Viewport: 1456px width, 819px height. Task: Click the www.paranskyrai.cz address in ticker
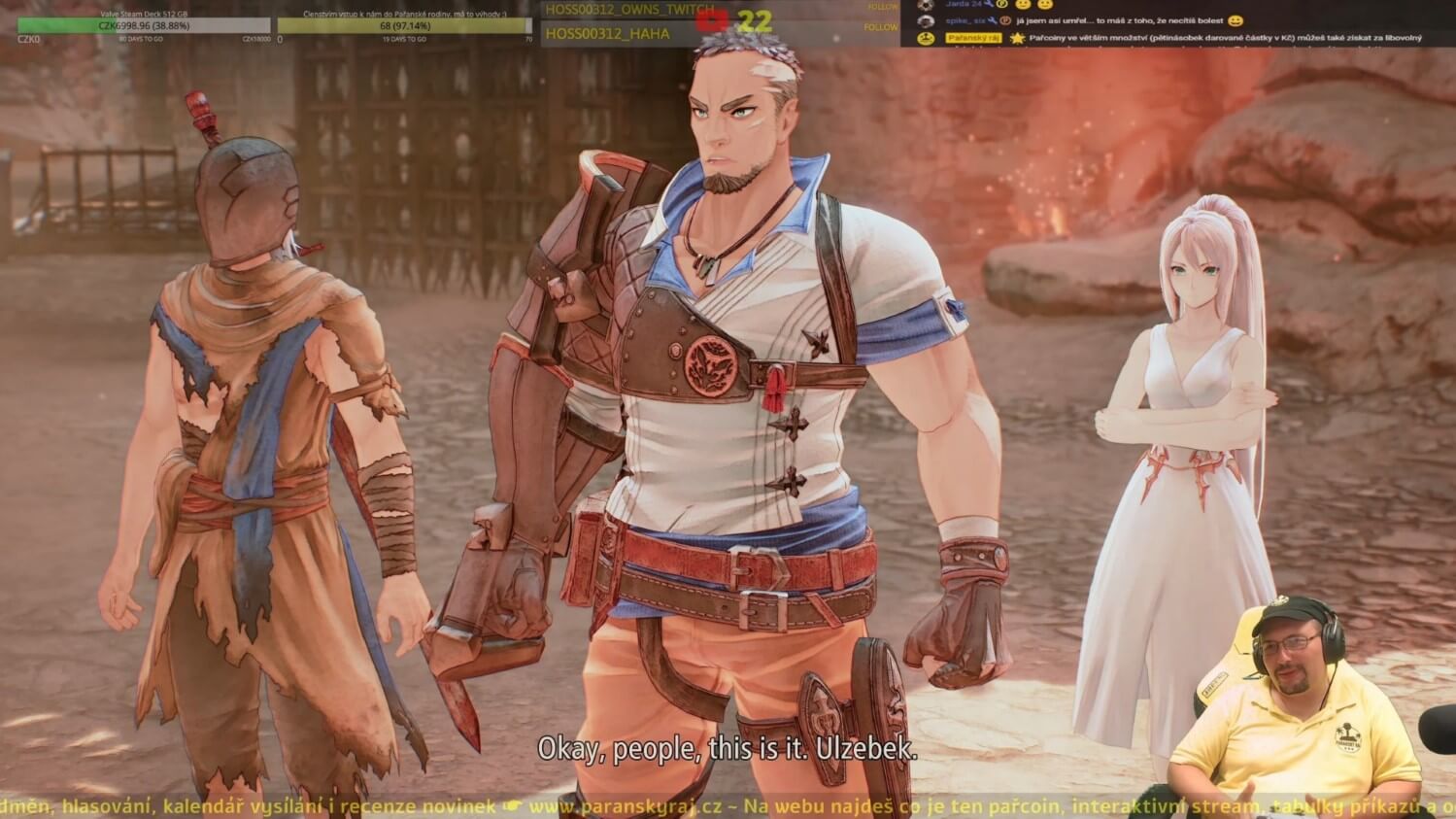click(625, 806)
